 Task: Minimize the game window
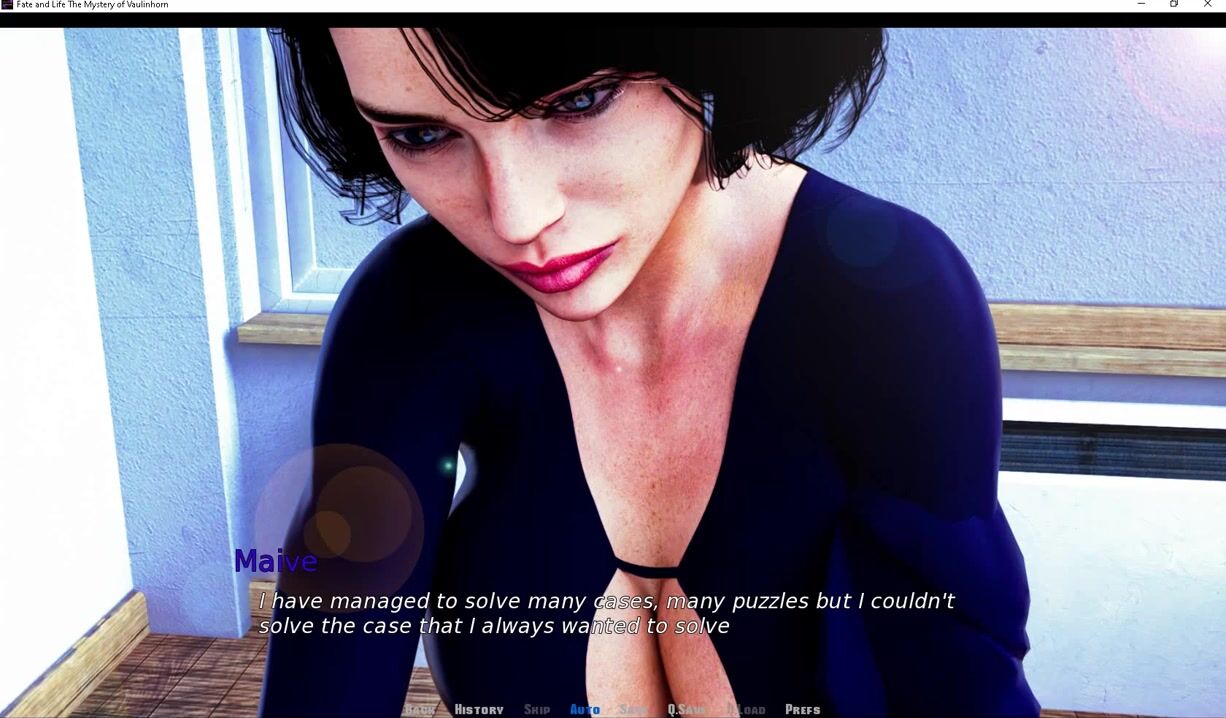pyautogui.click(x=1141, y=5)
